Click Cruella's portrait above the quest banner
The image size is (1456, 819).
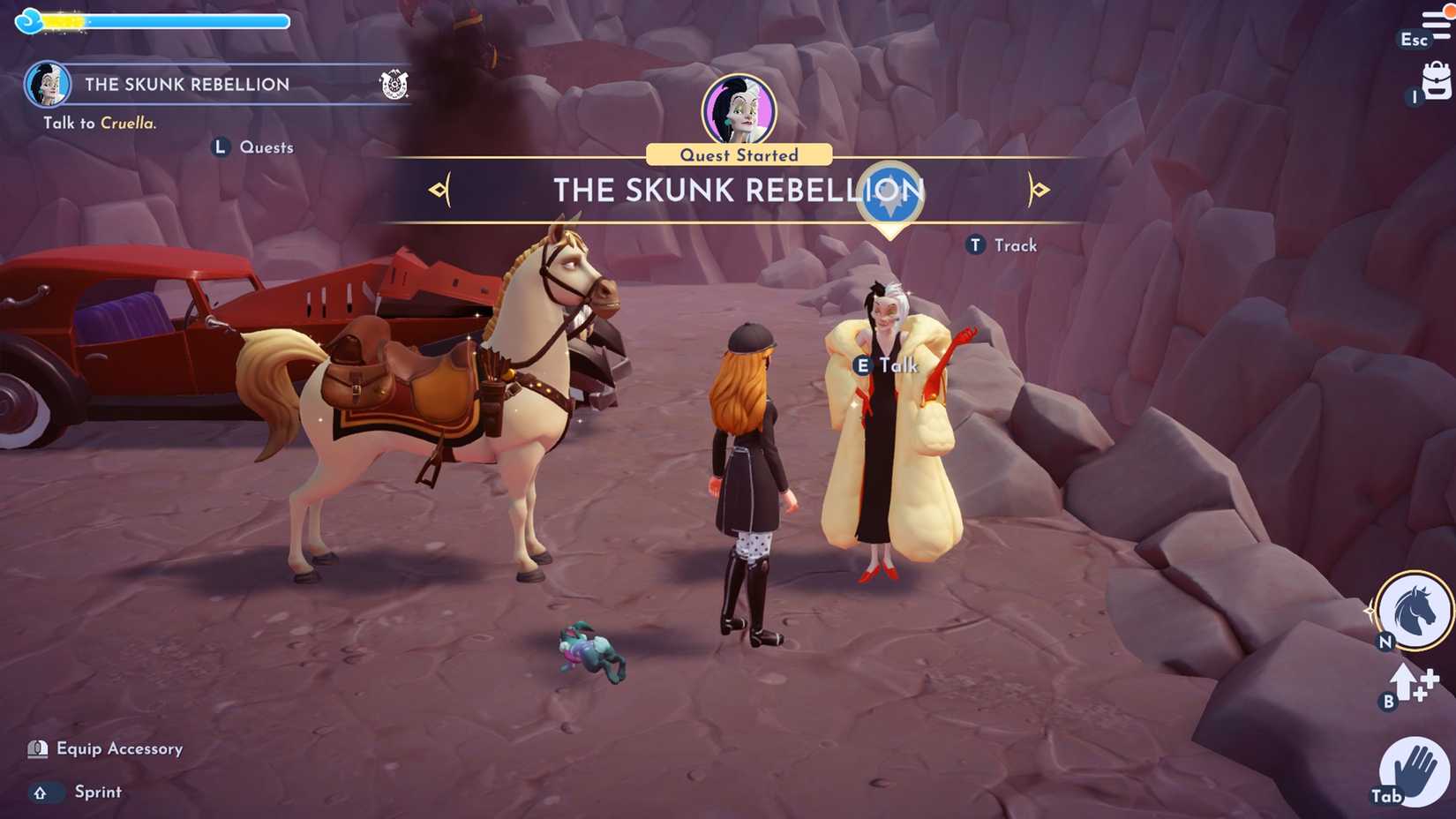[740, 108]
